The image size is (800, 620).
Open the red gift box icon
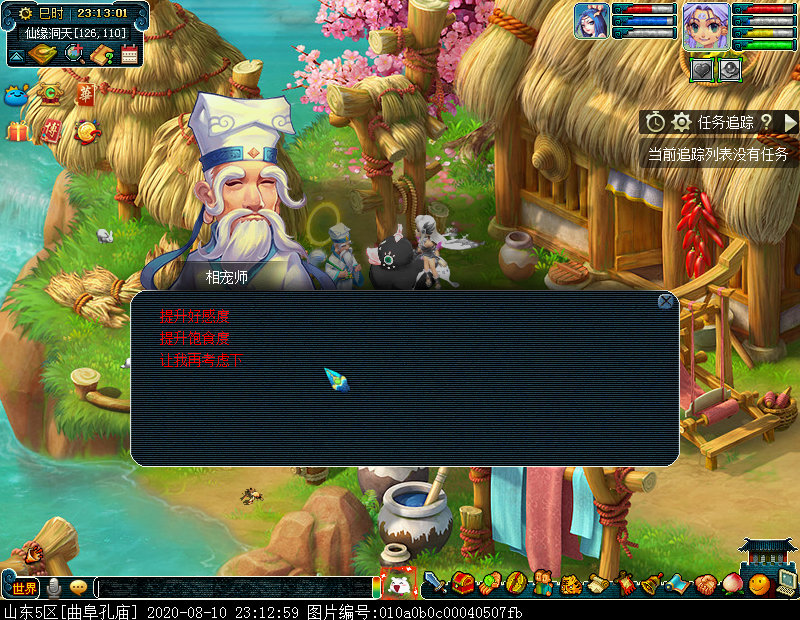tap(17, 131)
